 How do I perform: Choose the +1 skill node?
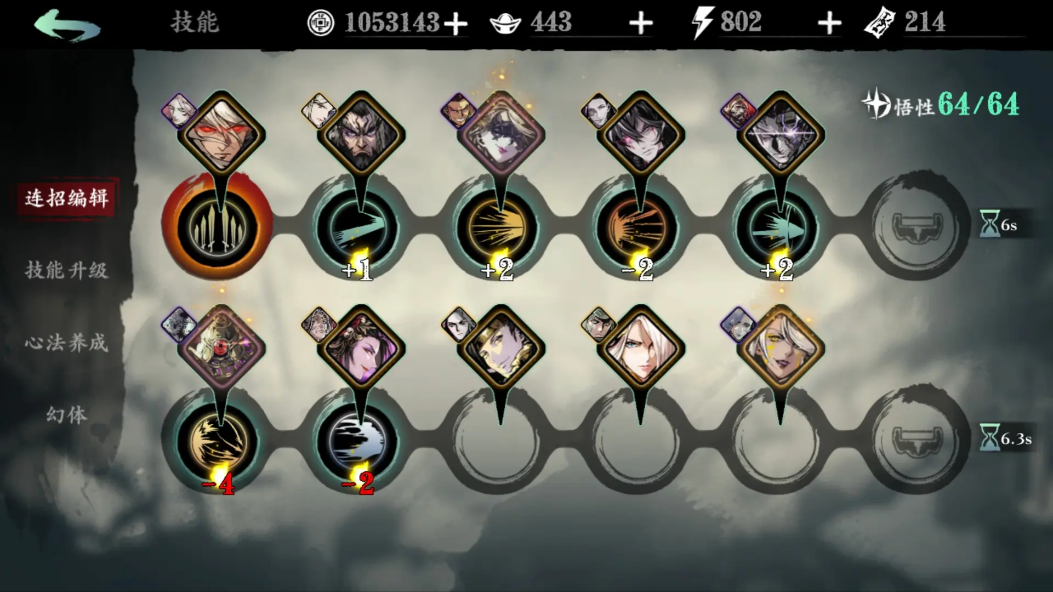(x=359, y=227)
